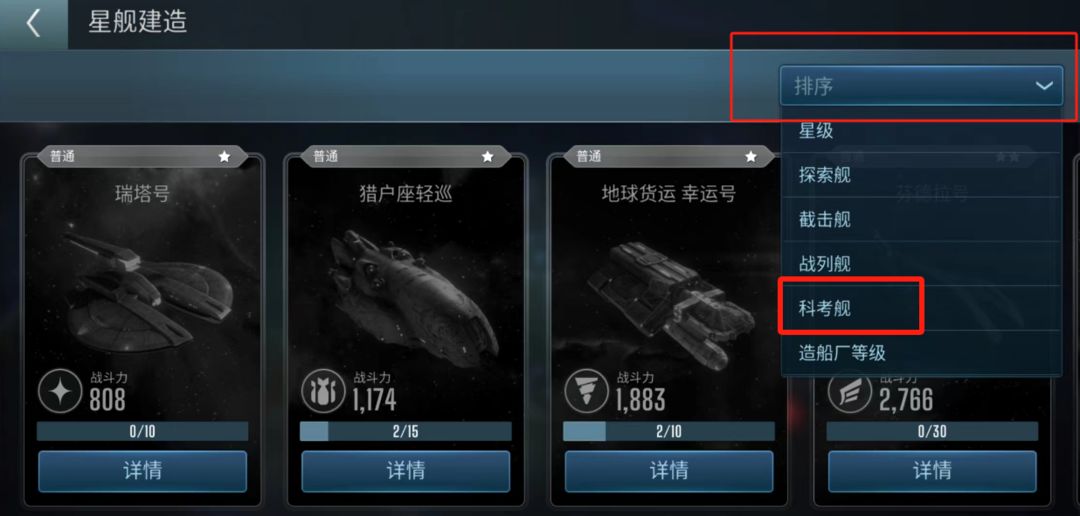The width and height of the screenshot is (1080, 516).
Task: Choose the 猎户座轻巡 ship card
Action: pyautogui.click(x=405, y=280)
